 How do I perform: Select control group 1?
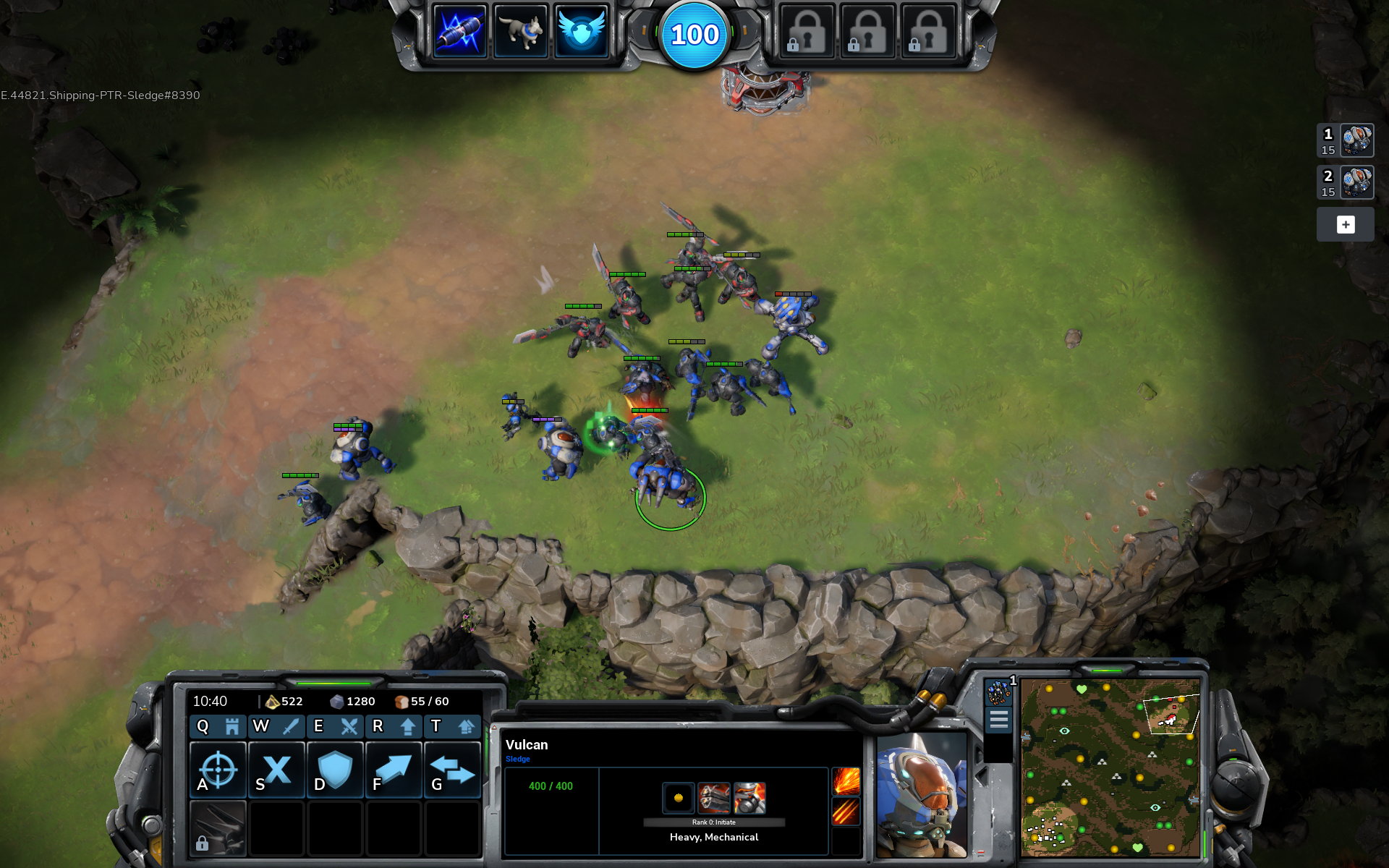click(1345, 140)
